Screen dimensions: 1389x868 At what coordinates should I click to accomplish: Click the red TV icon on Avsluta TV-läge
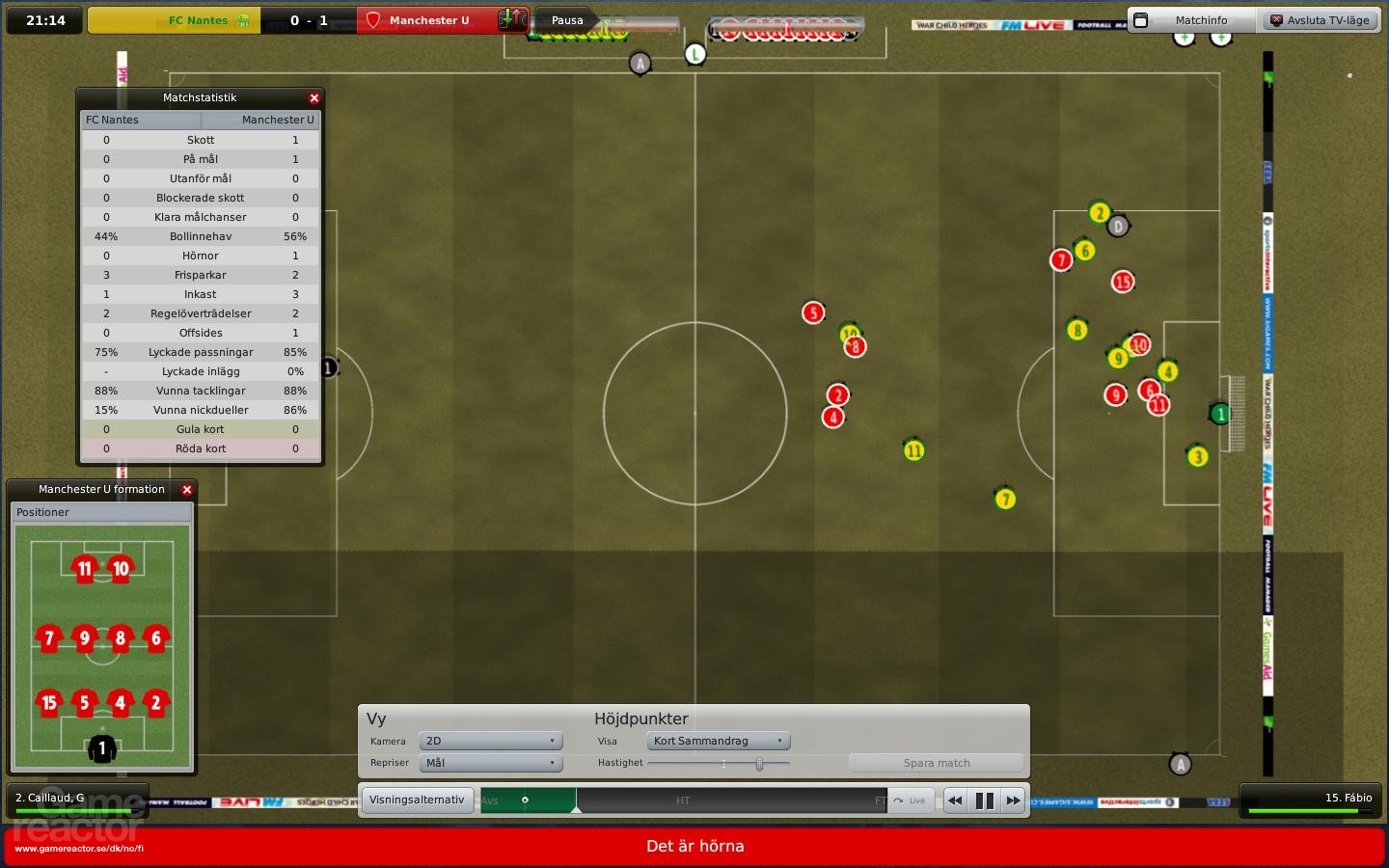1277,19
